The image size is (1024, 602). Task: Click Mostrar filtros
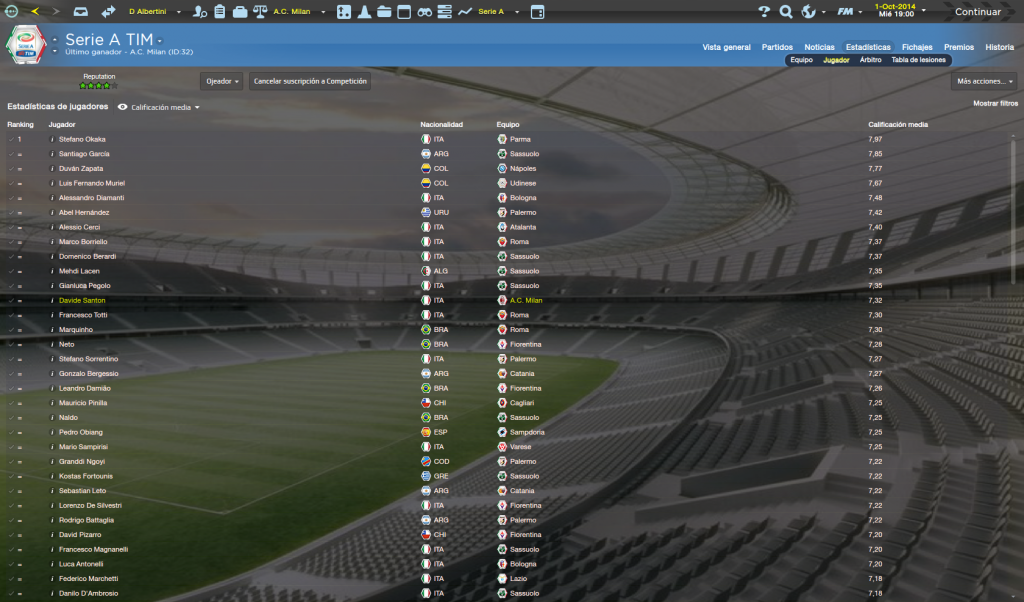click(x=995, y=103)
